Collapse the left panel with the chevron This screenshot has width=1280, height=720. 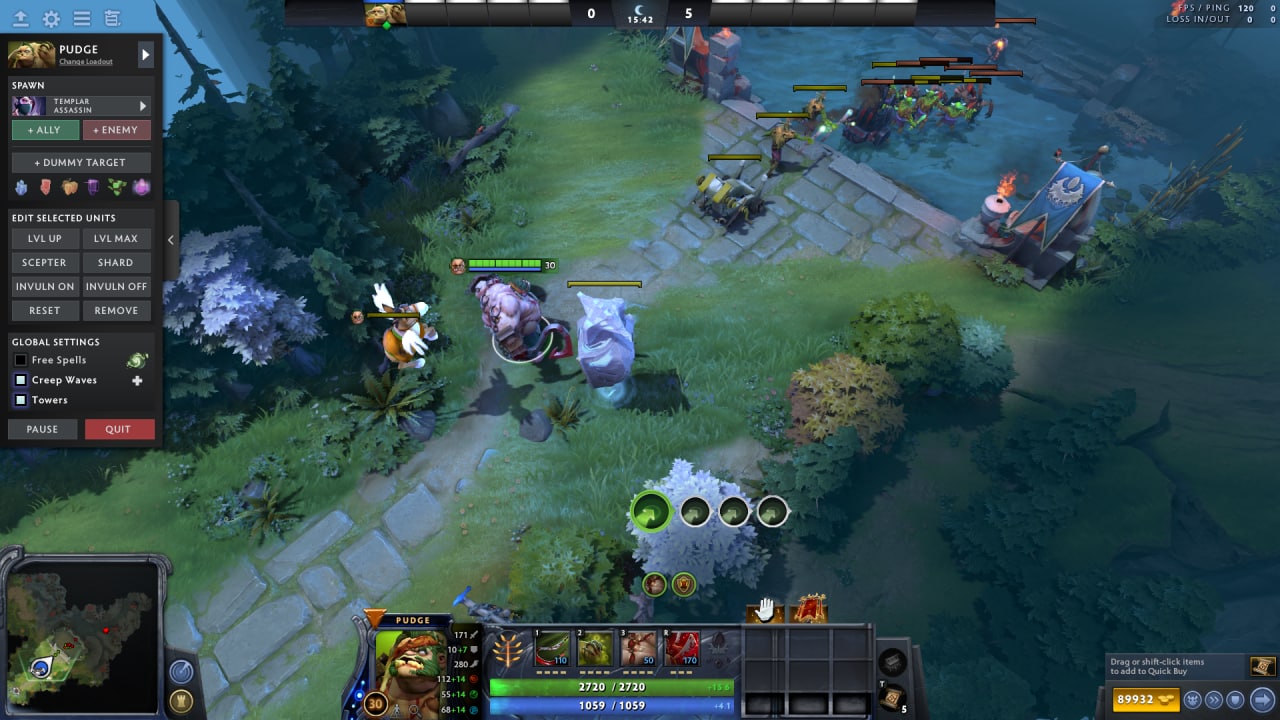pyautogui.click(x=170, y=240)
